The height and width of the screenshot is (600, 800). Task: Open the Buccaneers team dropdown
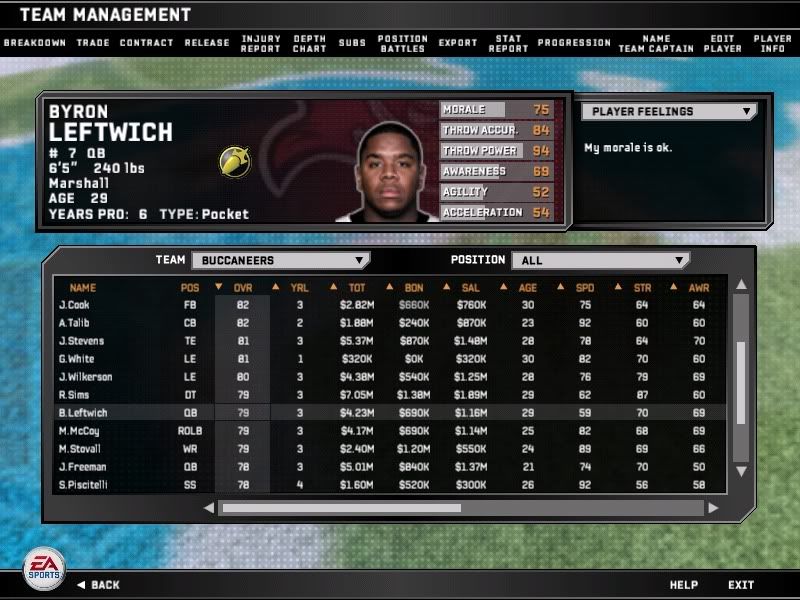coord(280,261)
